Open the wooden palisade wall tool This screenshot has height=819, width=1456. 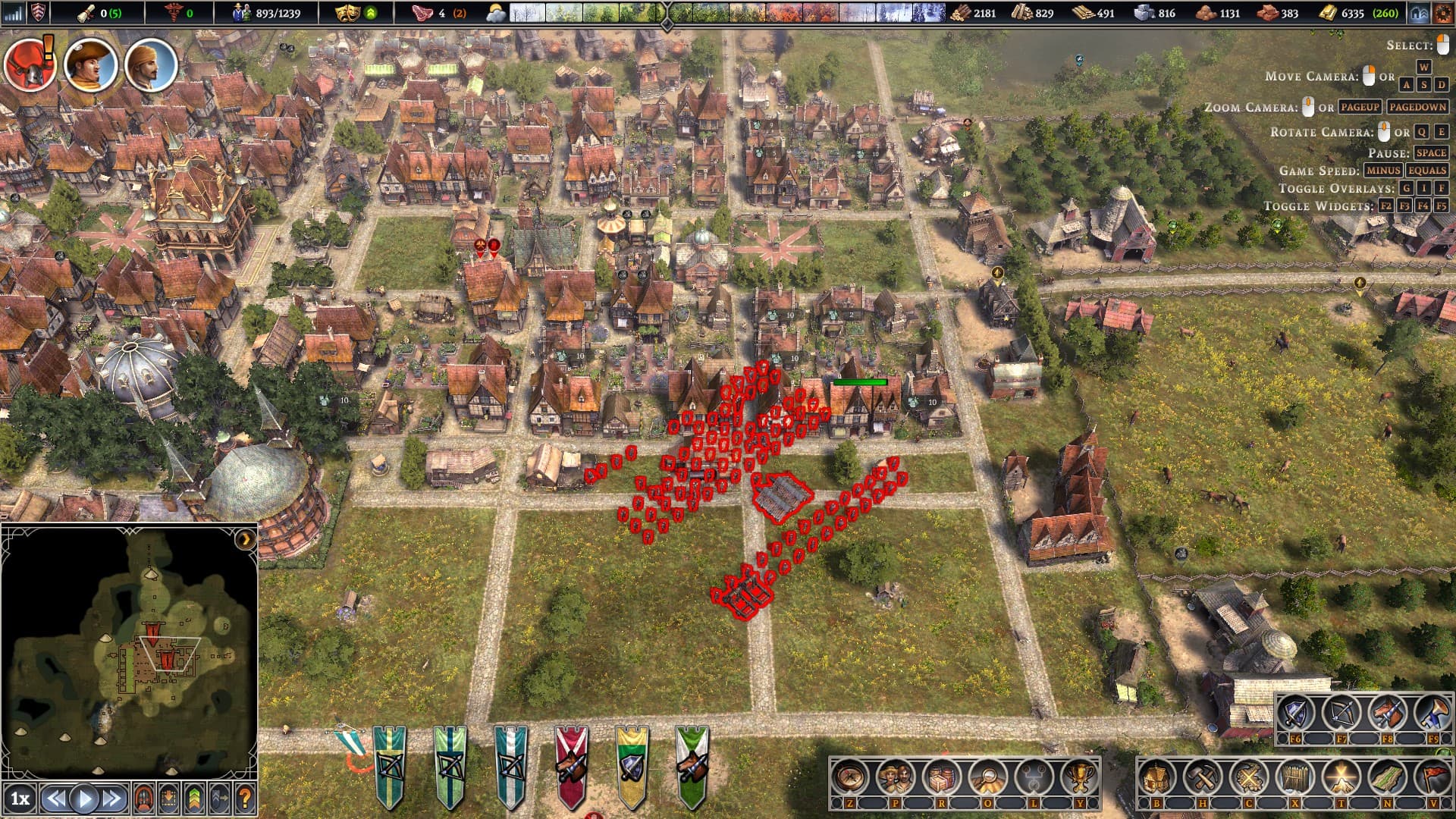click(1294, 777)
